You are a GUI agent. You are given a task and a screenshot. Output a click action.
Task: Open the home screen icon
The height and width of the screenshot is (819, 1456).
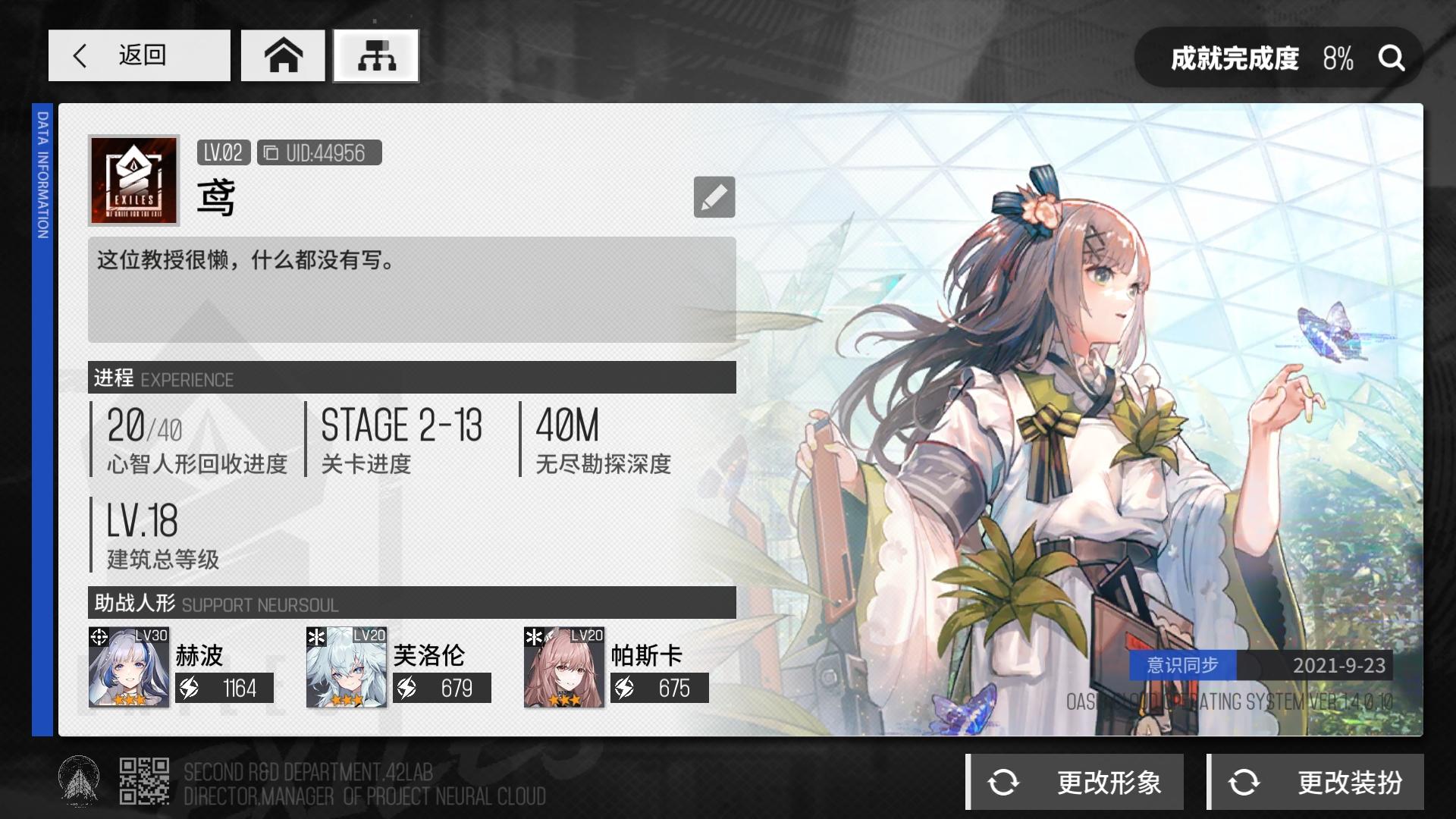284,55
